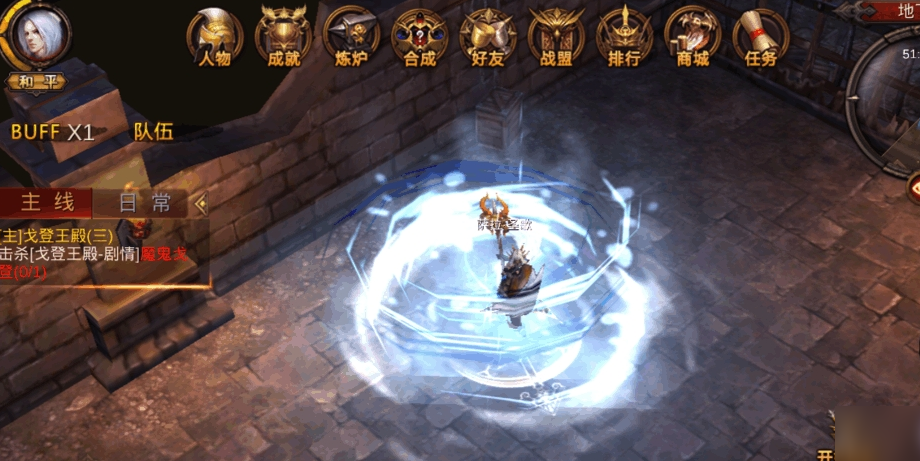Open the 炼炉 forge menu
This screenshot has width=920, height=461.
click(x=351, y=37)
